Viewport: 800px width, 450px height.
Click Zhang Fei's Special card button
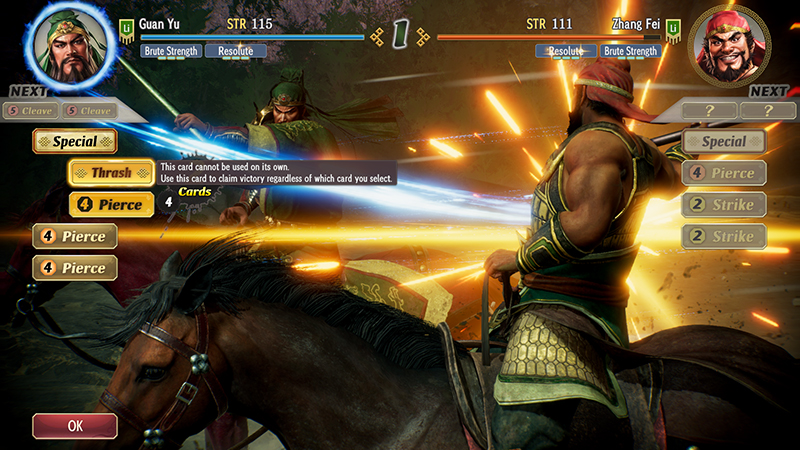click(x=723, y=141)
